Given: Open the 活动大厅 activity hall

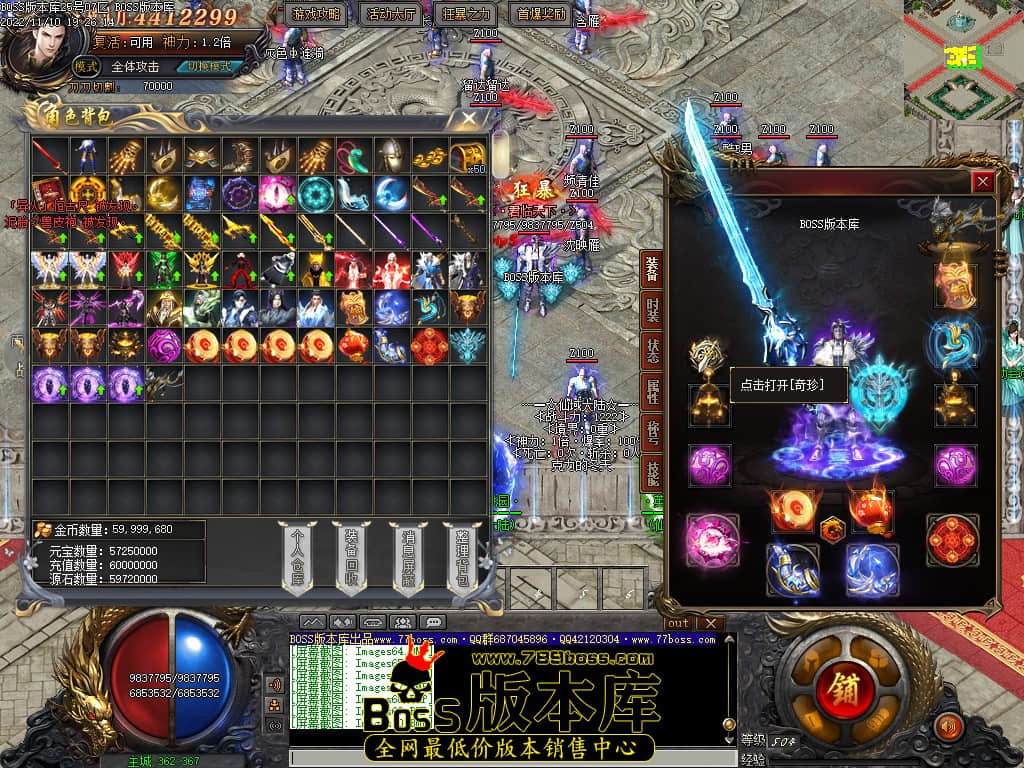Looking at the screenshot, I should pos(393,14).
